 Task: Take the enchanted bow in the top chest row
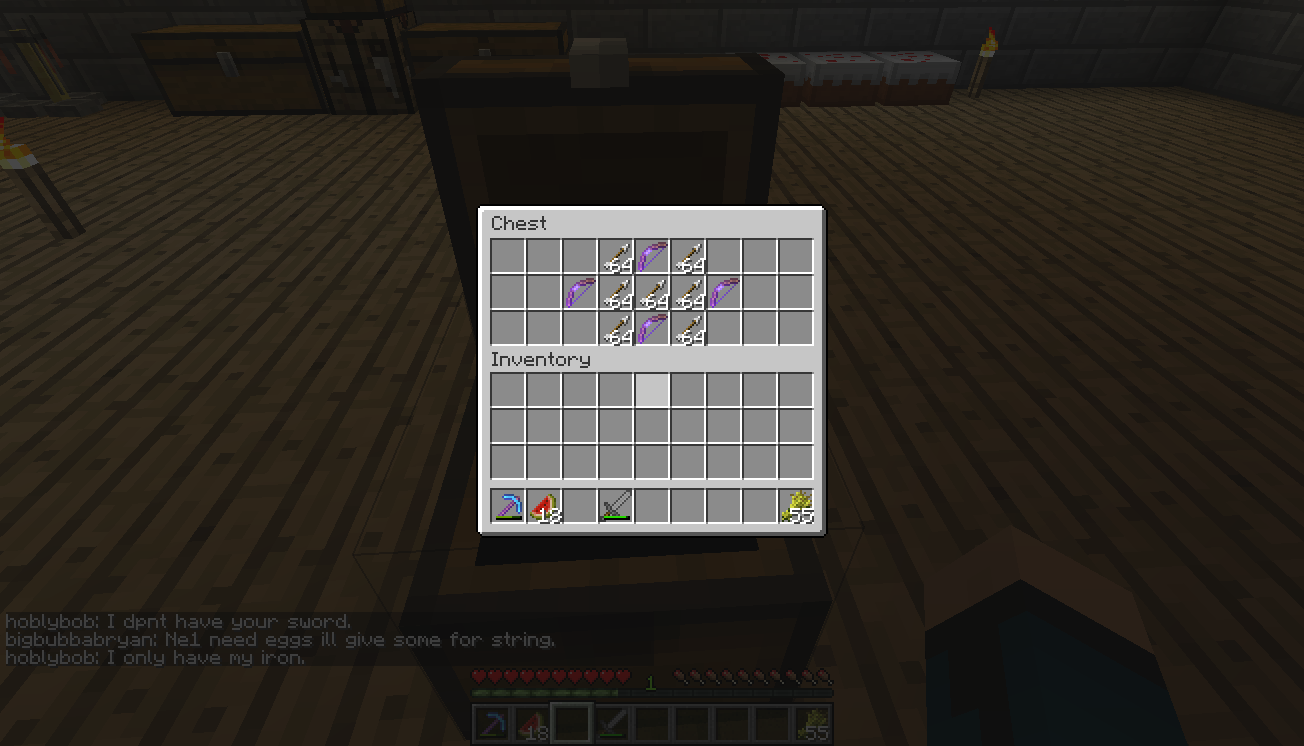point(652,256)
